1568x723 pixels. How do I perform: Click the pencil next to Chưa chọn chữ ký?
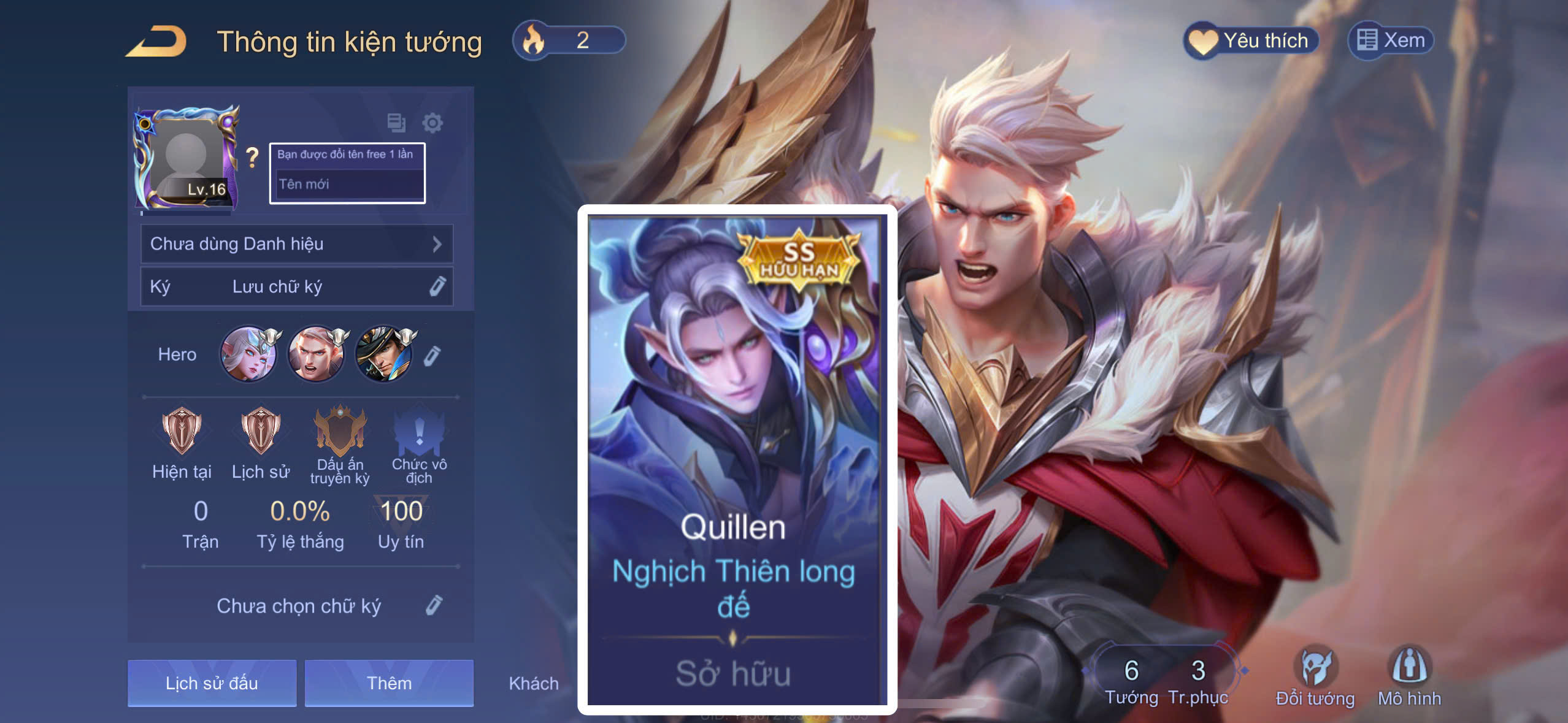click(436, 605)
